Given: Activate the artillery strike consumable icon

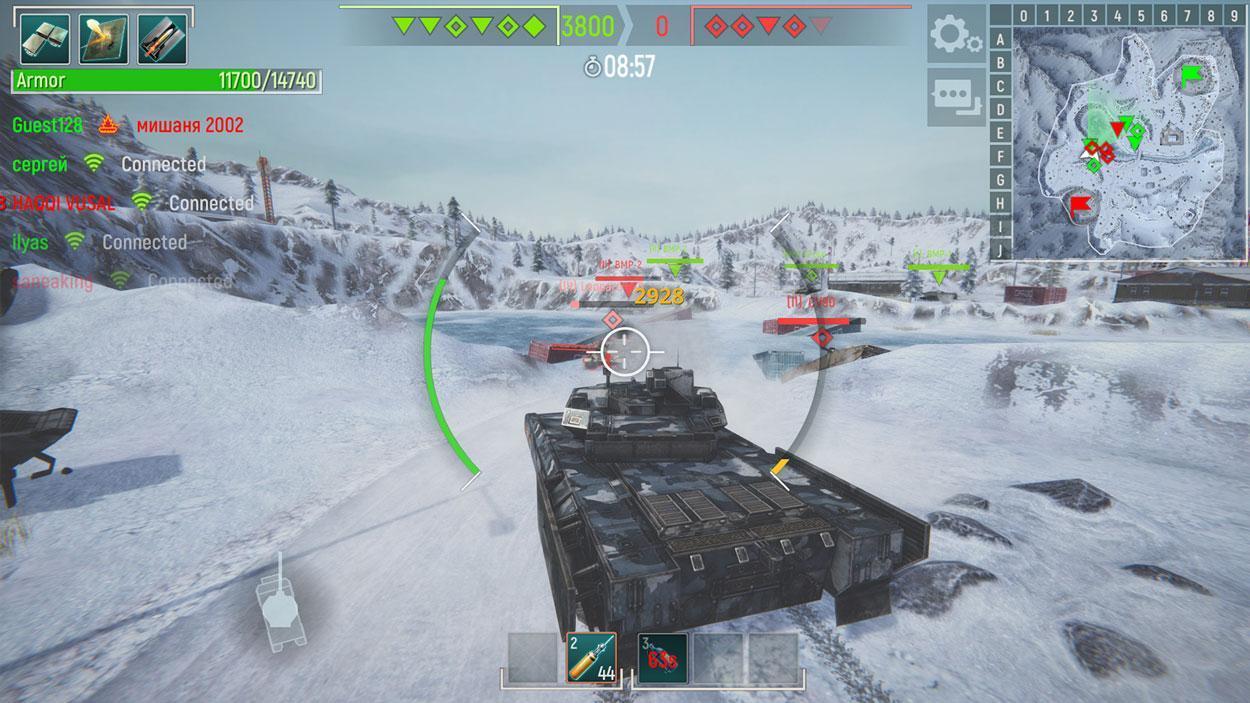Looking at the screenshot, I should (104, 39).
